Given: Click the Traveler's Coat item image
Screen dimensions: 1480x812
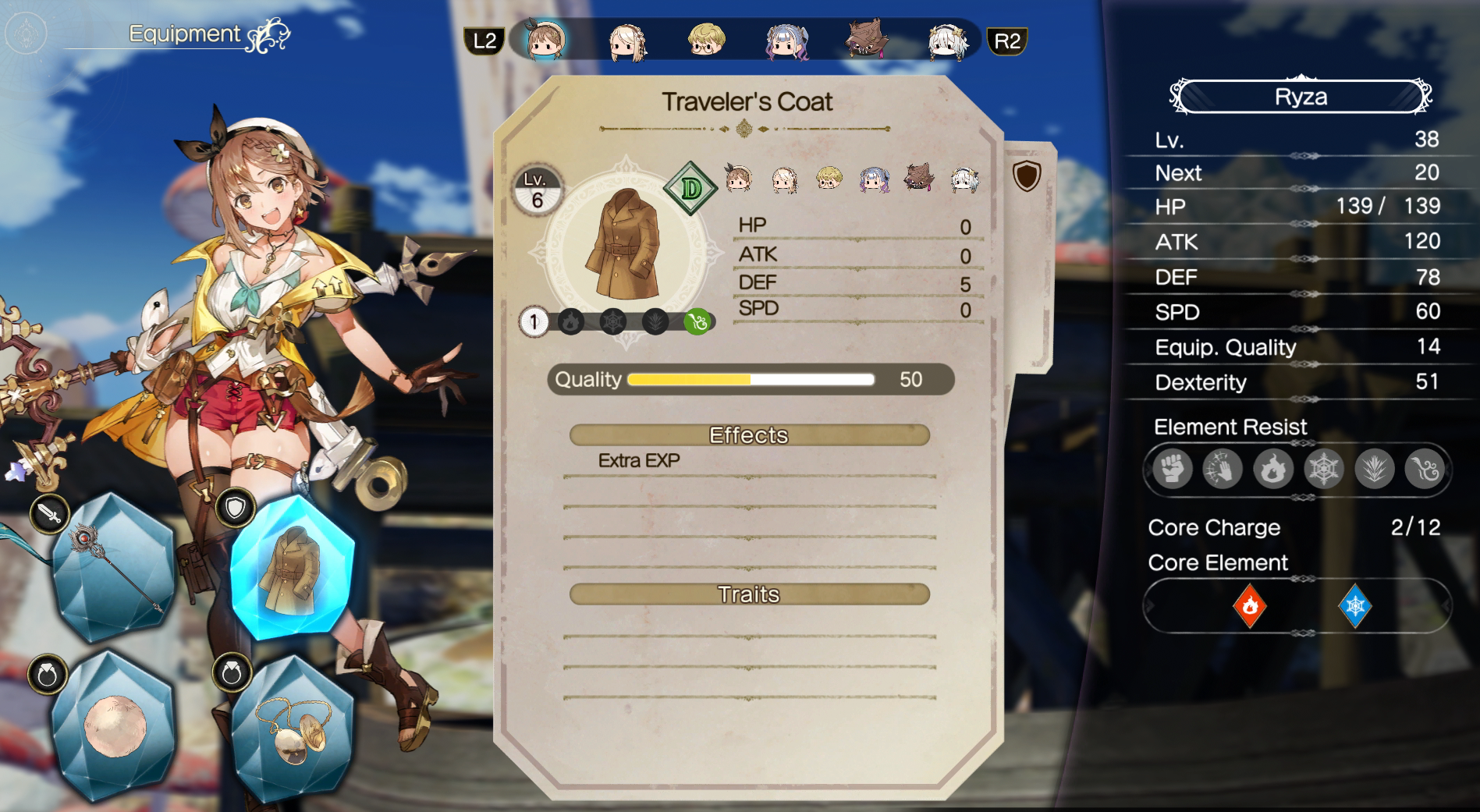Looking at the screenshot, I should [x=626, y=243].
